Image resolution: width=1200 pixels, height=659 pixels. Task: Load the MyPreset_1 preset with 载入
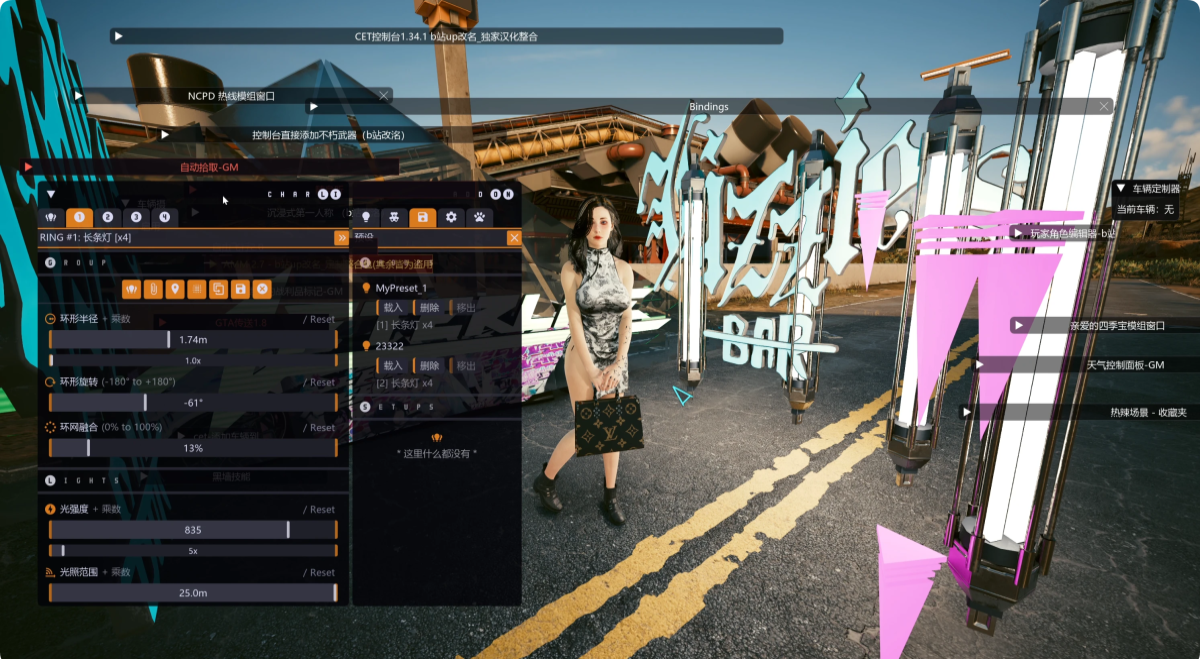tap(392, 308)
